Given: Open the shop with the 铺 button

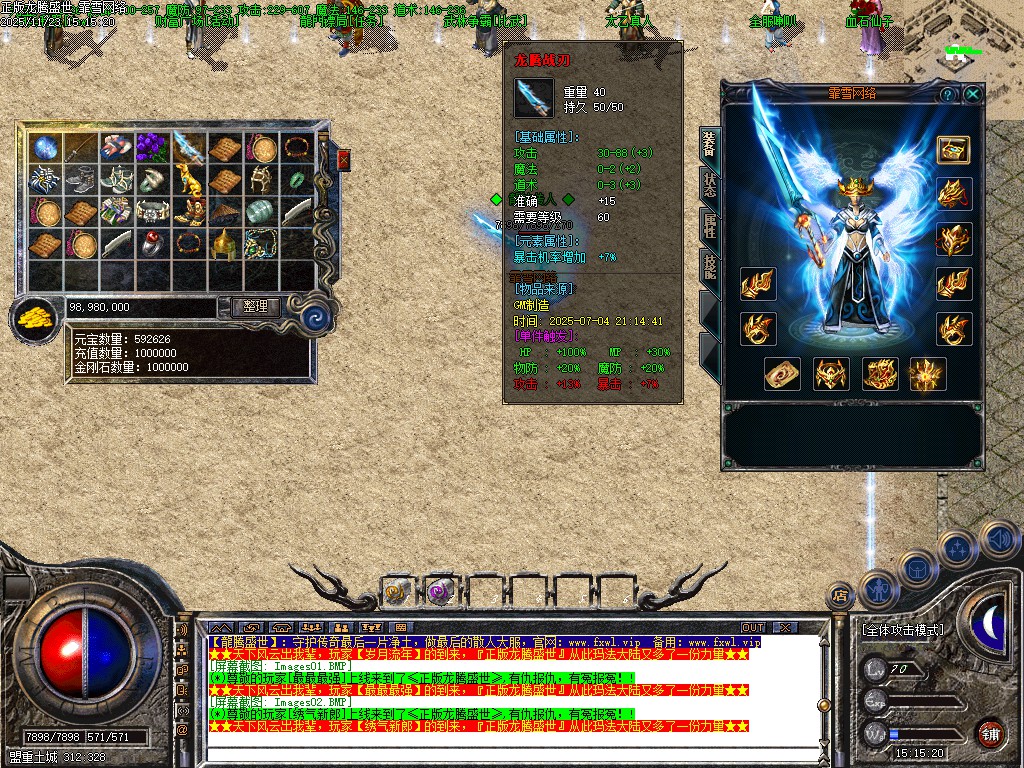Looking at the screenshot, I should [990, 733].
